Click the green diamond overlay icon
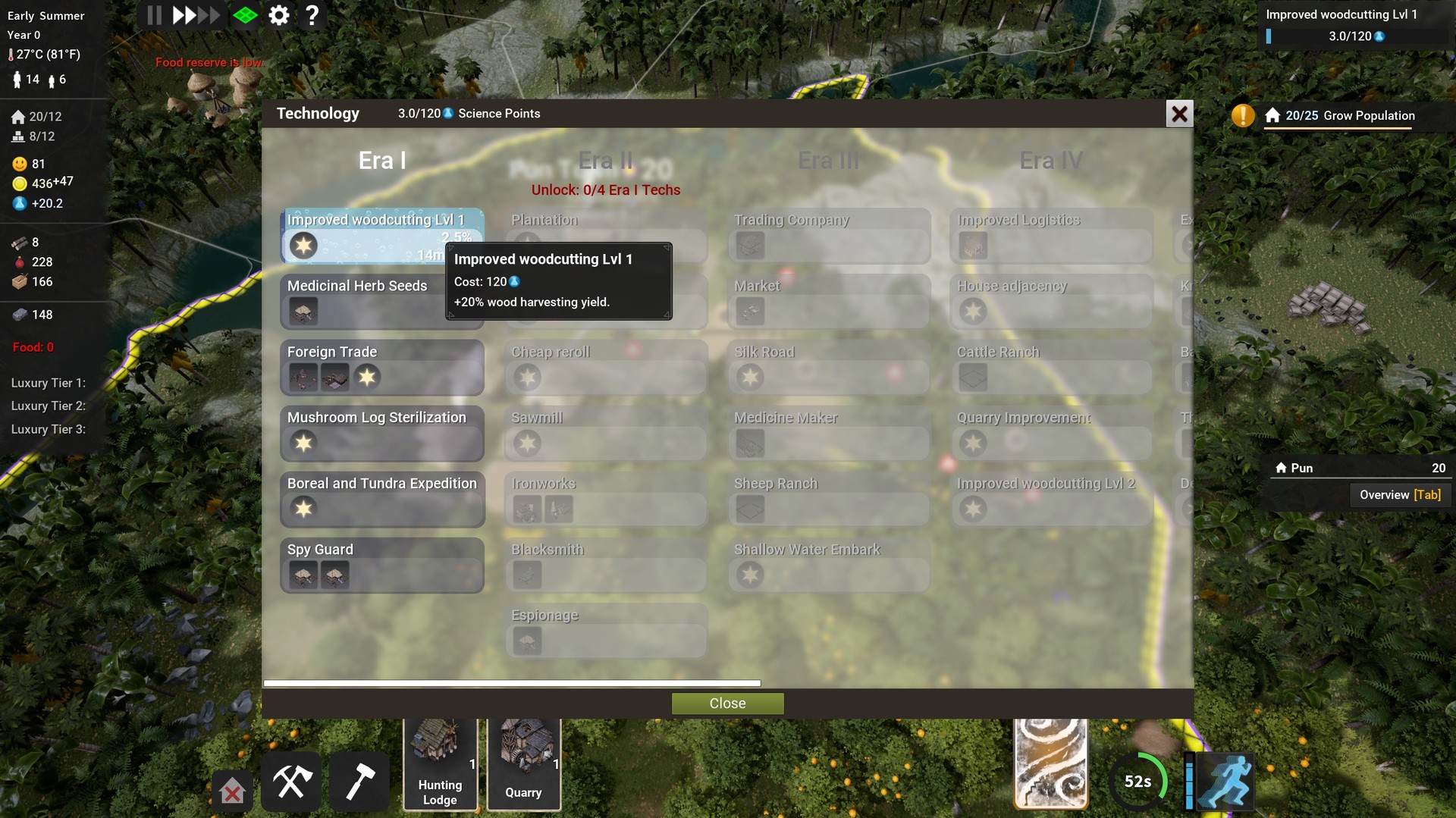The width and height of the screenshot is (1456, 818). (245, 14)
